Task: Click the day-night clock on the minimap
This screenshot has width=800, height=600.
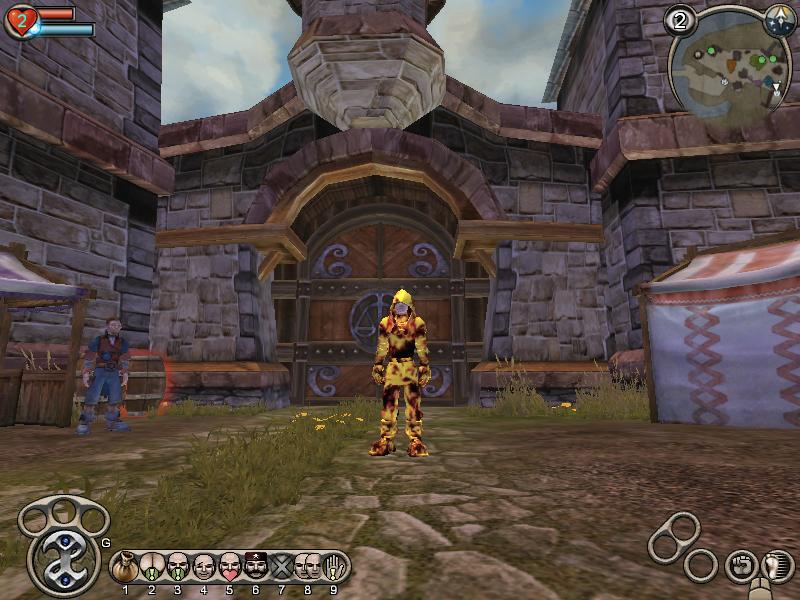Action: click(x=780, y=20)
